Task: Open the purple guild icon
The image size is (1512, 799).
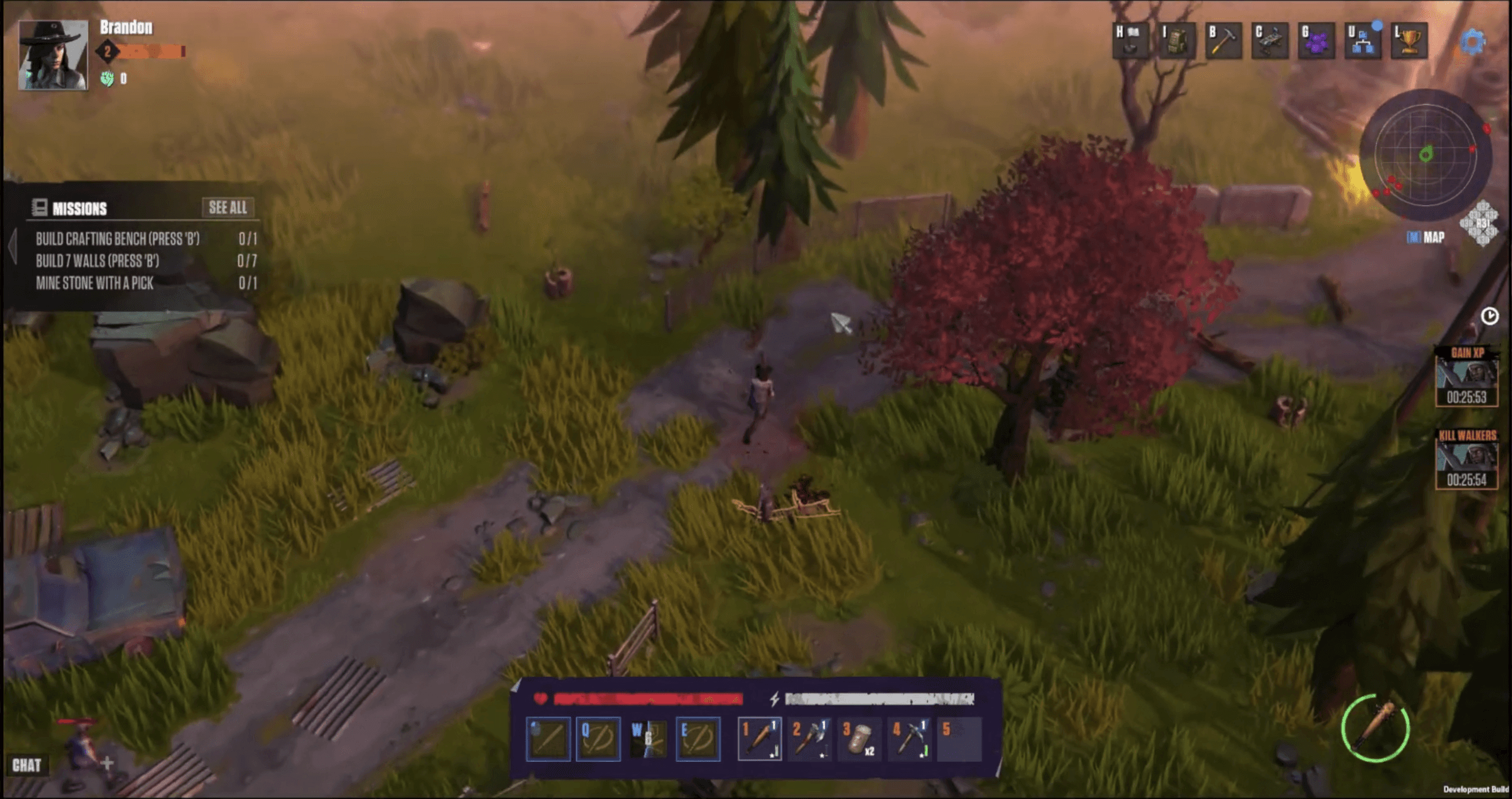Action: [x=1317, y=41]
